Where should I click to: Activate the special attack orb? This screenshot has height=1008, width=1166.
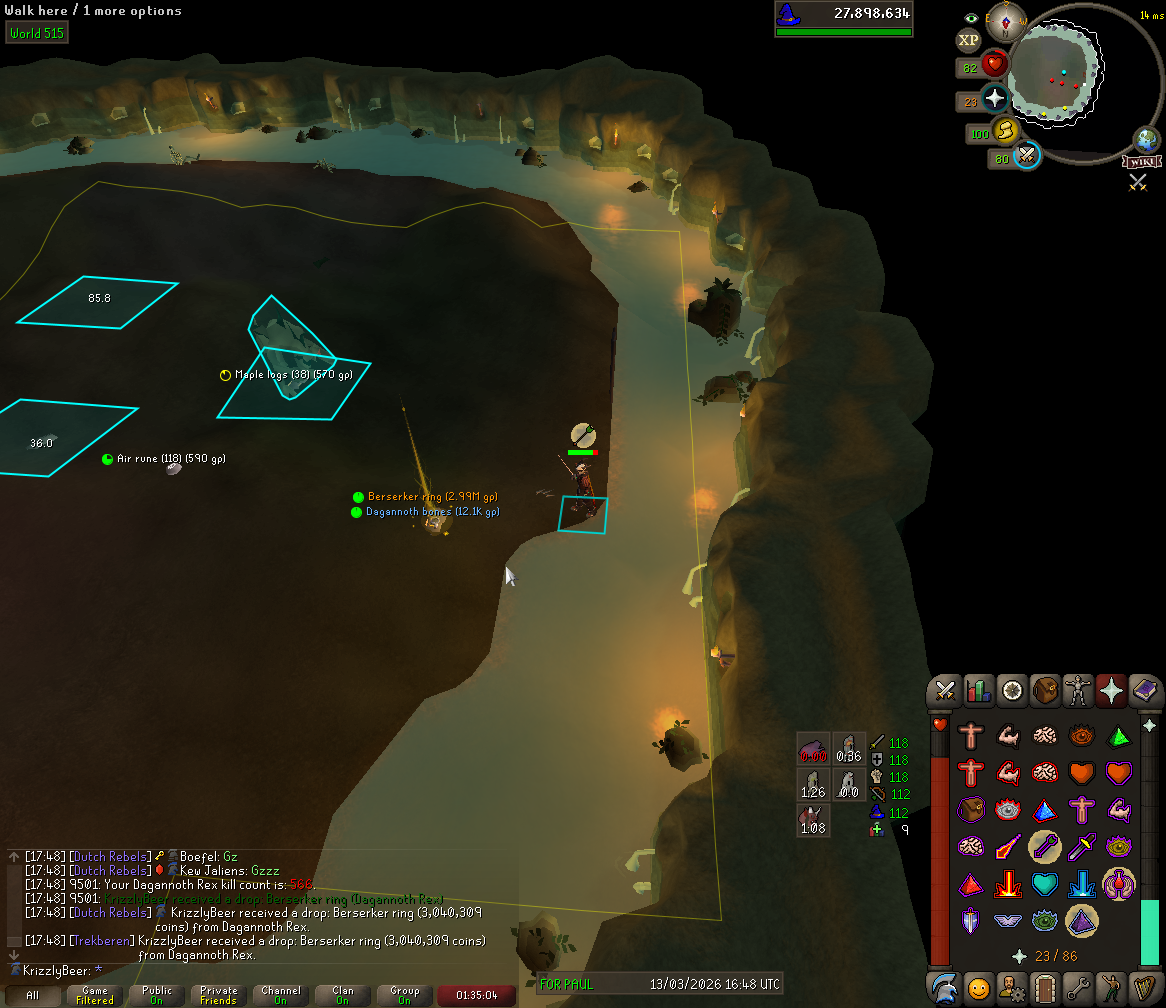point(1026,156)
